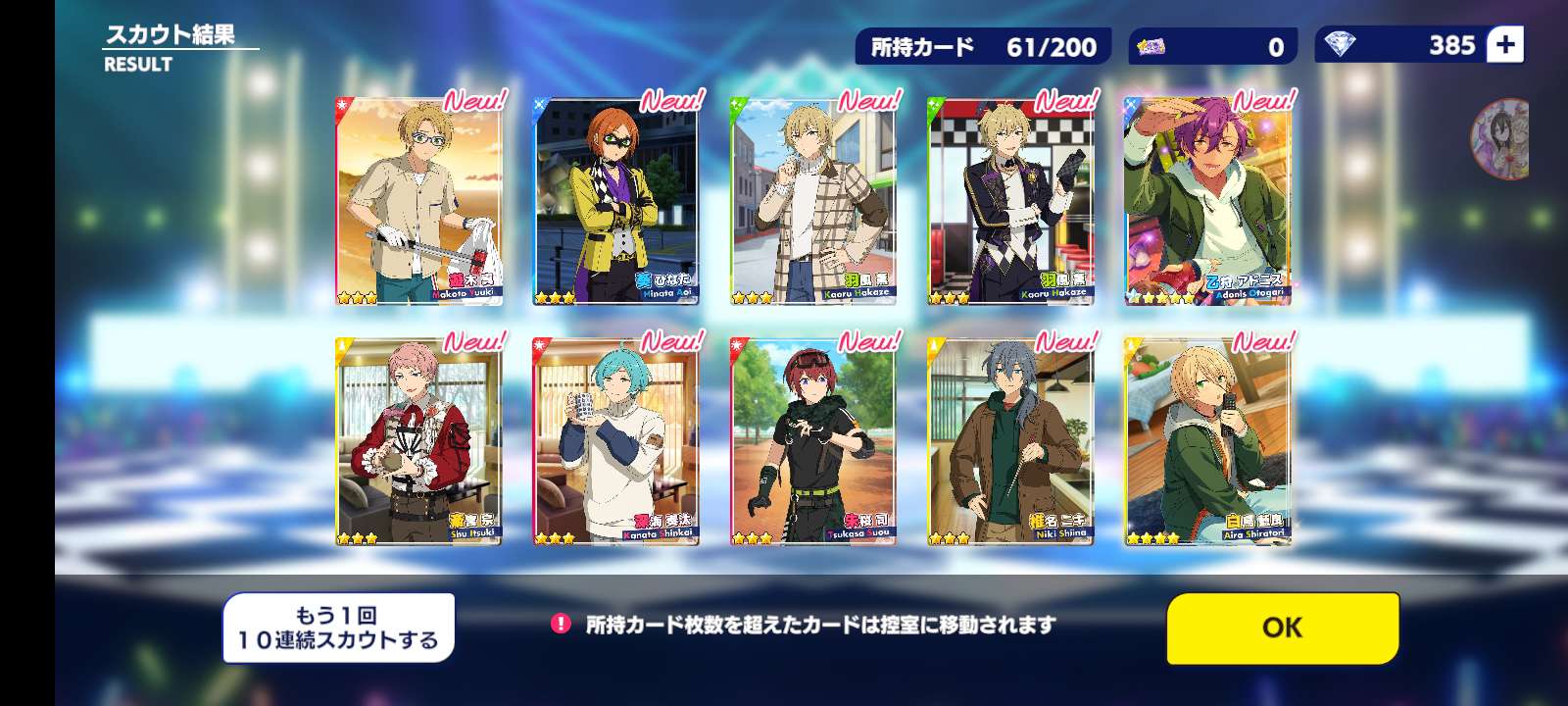Tap the round character avatar icon
Screen dimensions: 1568x706
coord(1501,138)
